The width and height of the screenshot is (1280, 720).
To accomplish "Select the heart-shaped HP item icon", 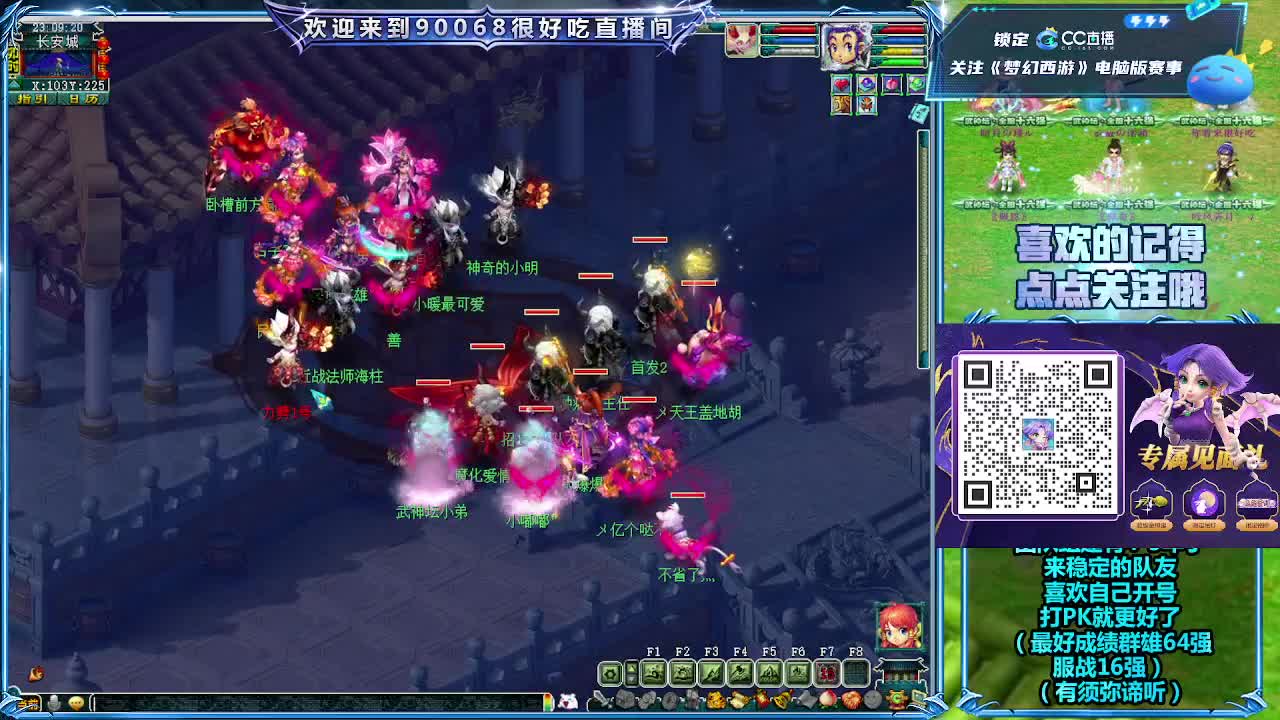I will pos(841,83).
